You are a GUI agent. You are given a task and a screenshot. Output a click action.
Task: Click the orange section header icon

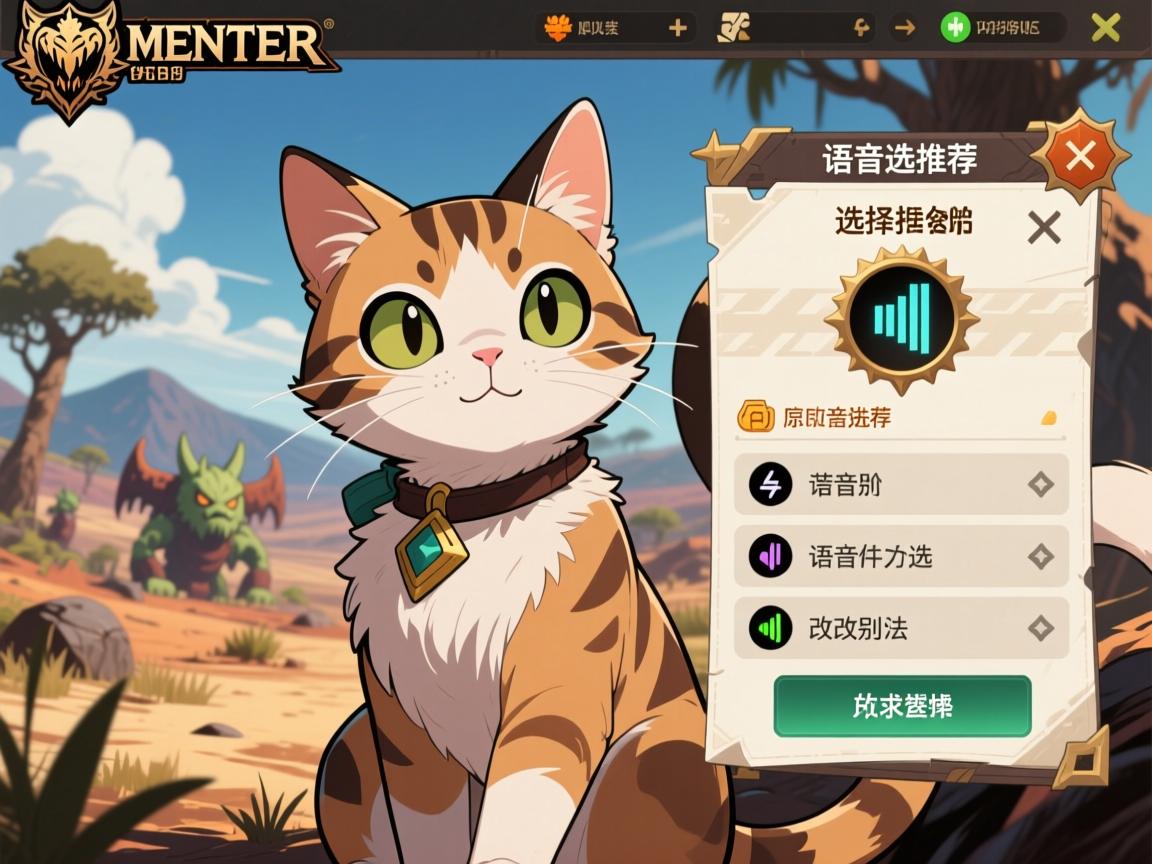coord(755,417)
